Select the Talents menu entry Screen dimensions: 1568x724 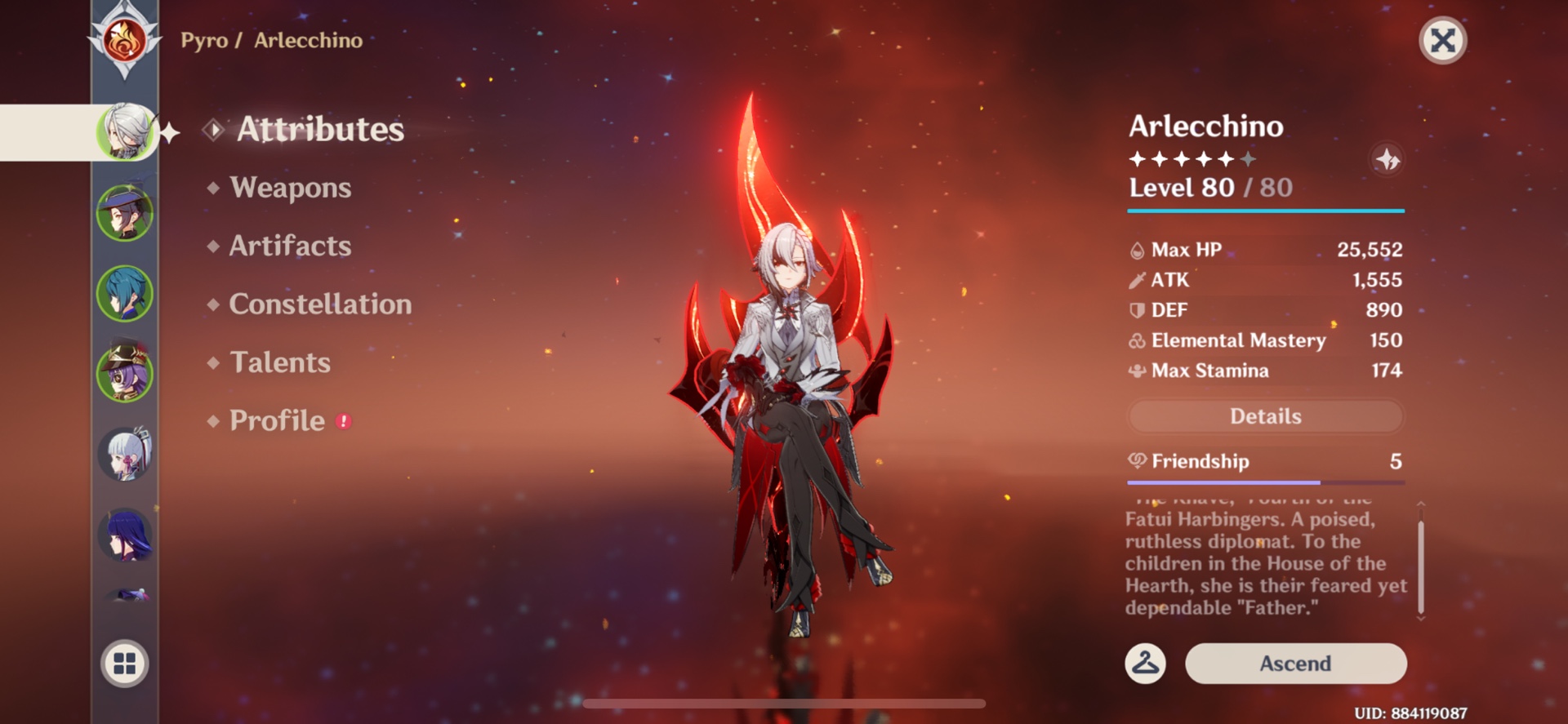[x=279, y=362]
